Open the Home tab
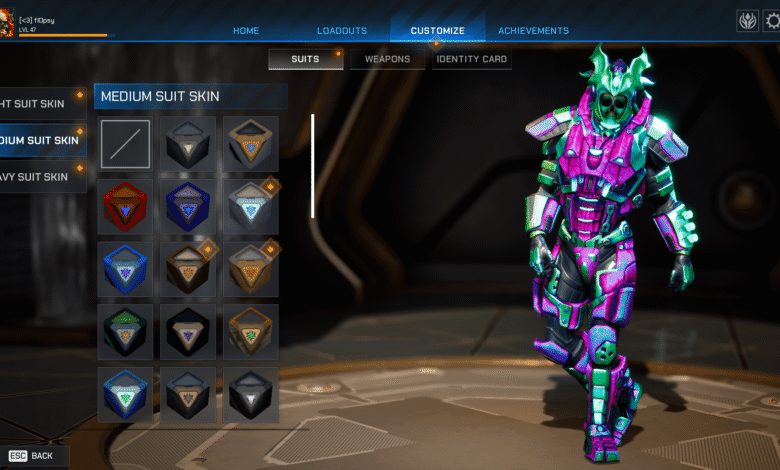The image size is (780, 470). tap(246, 31)
